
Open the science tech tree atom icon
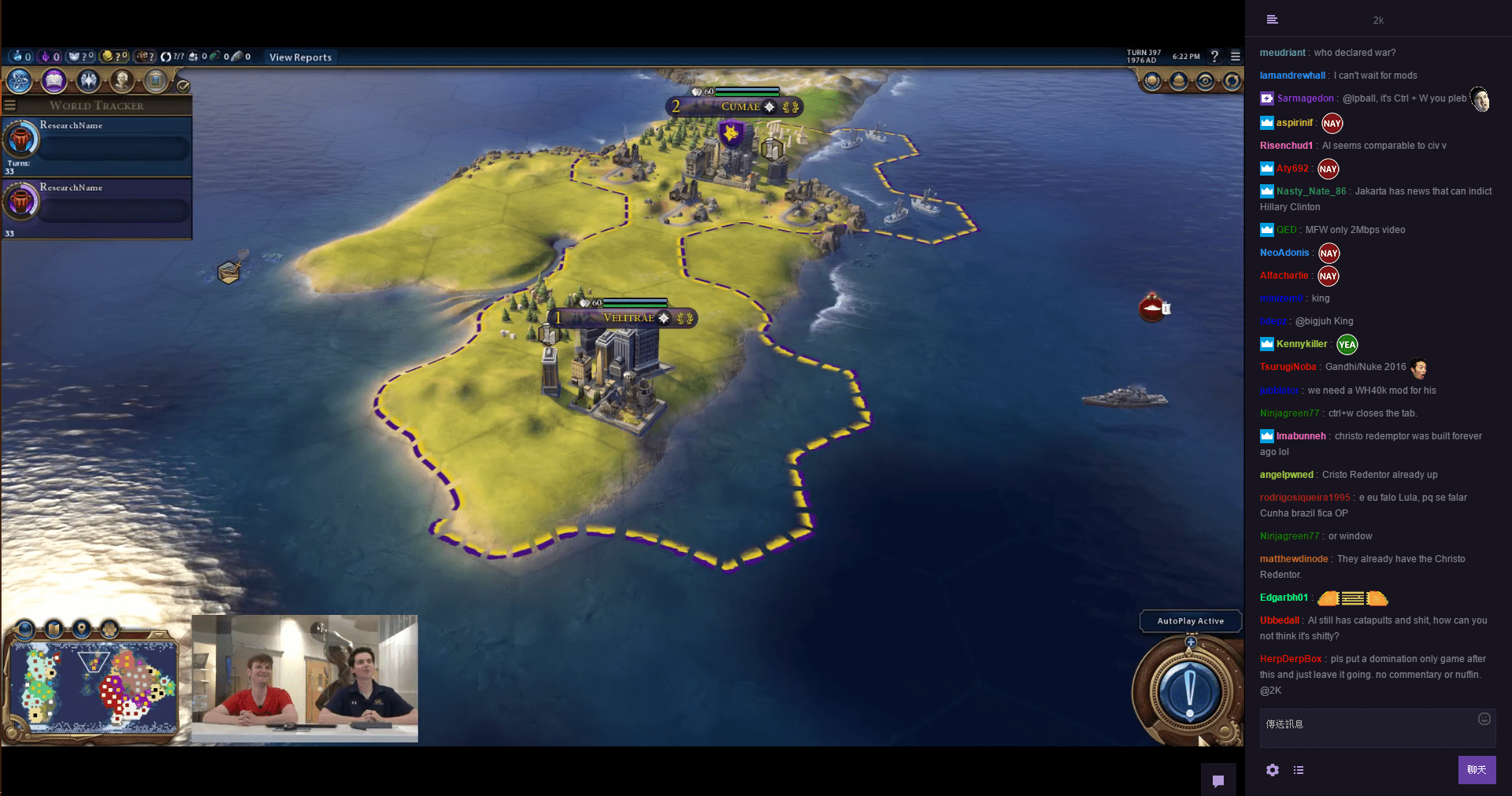[19, 80]
